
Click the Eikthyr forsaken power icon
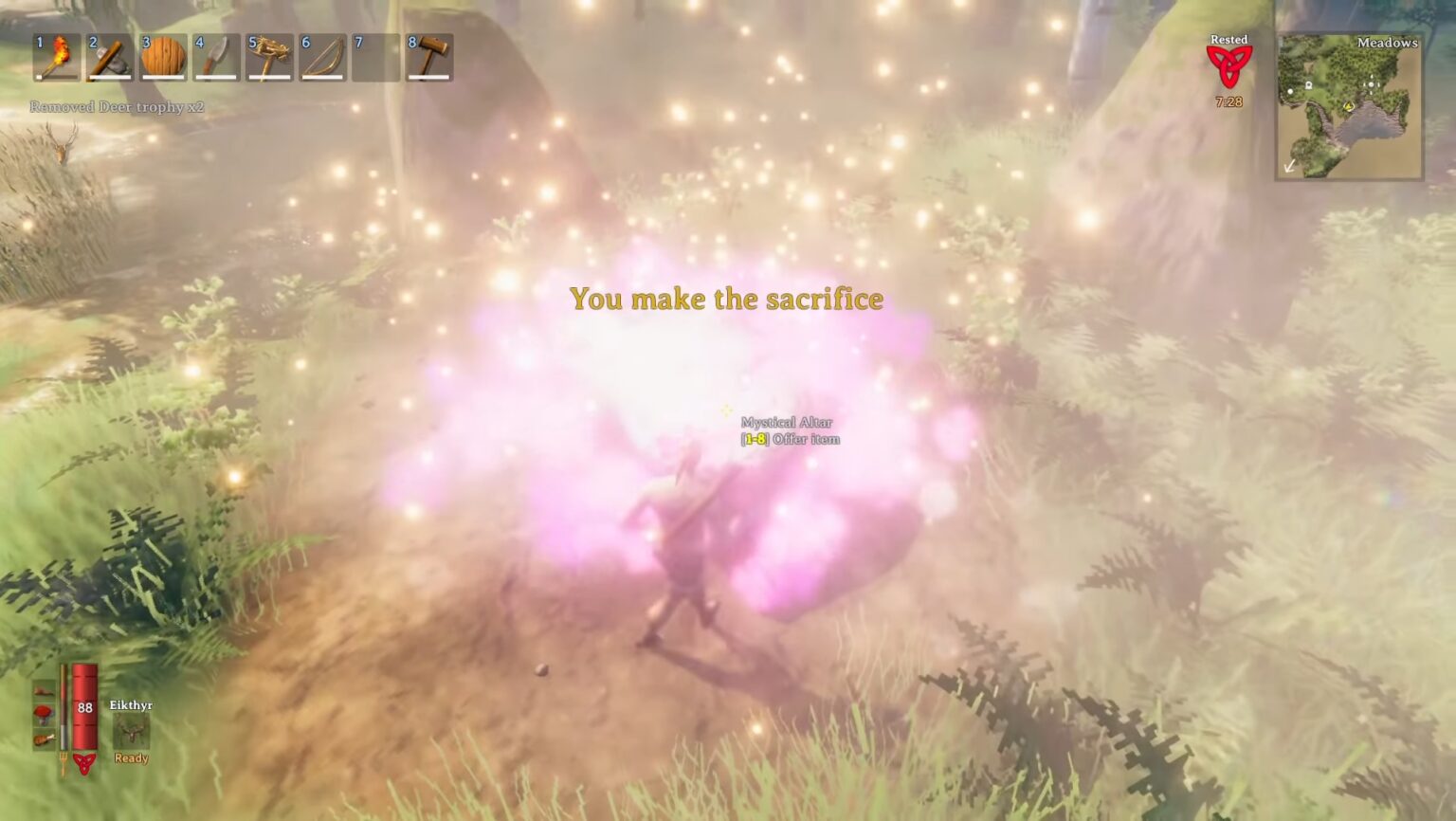(x=129, y=732)
